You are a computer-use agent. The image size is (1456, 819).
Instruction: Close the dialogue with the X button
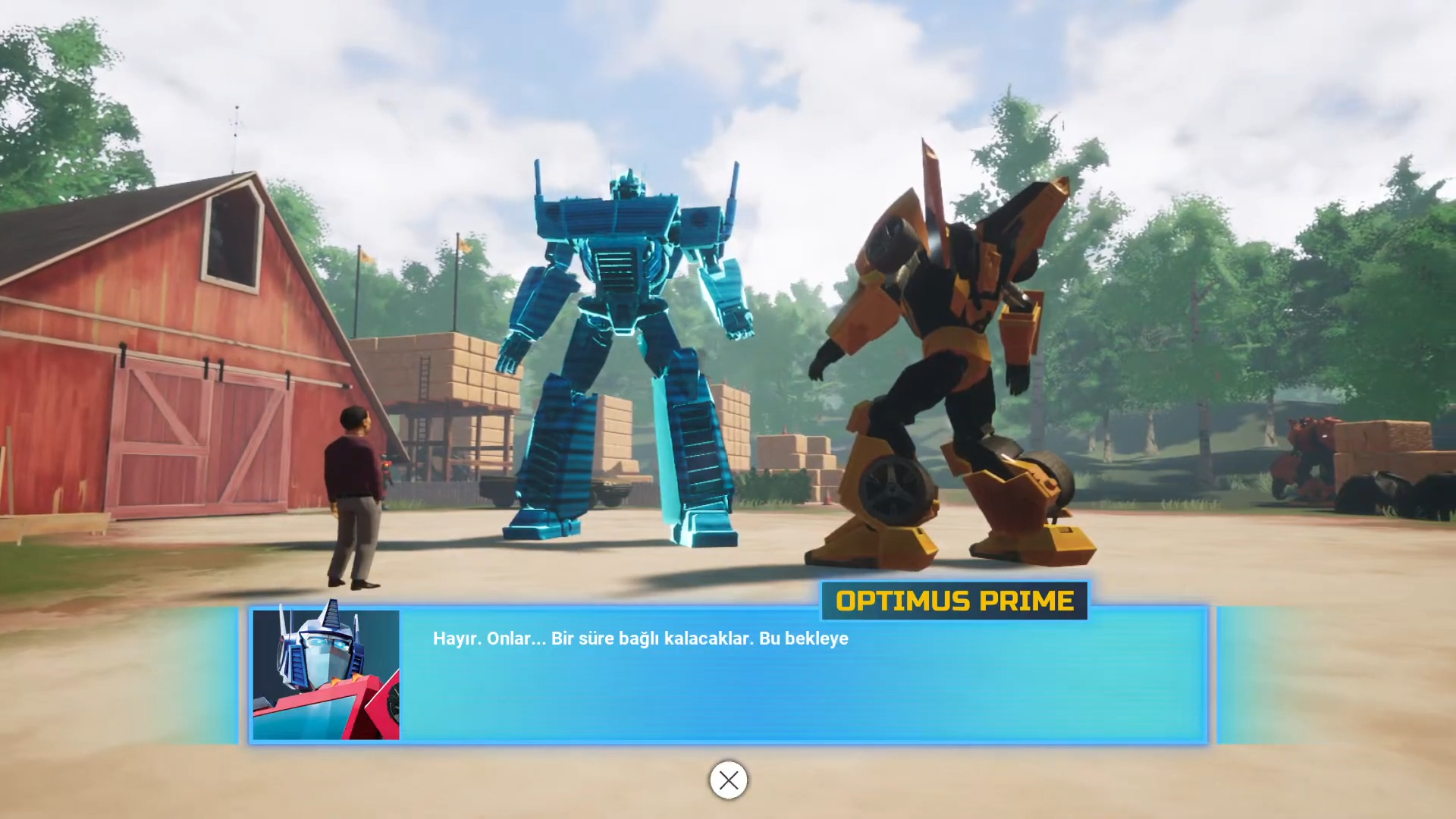[x=728, y=780]
